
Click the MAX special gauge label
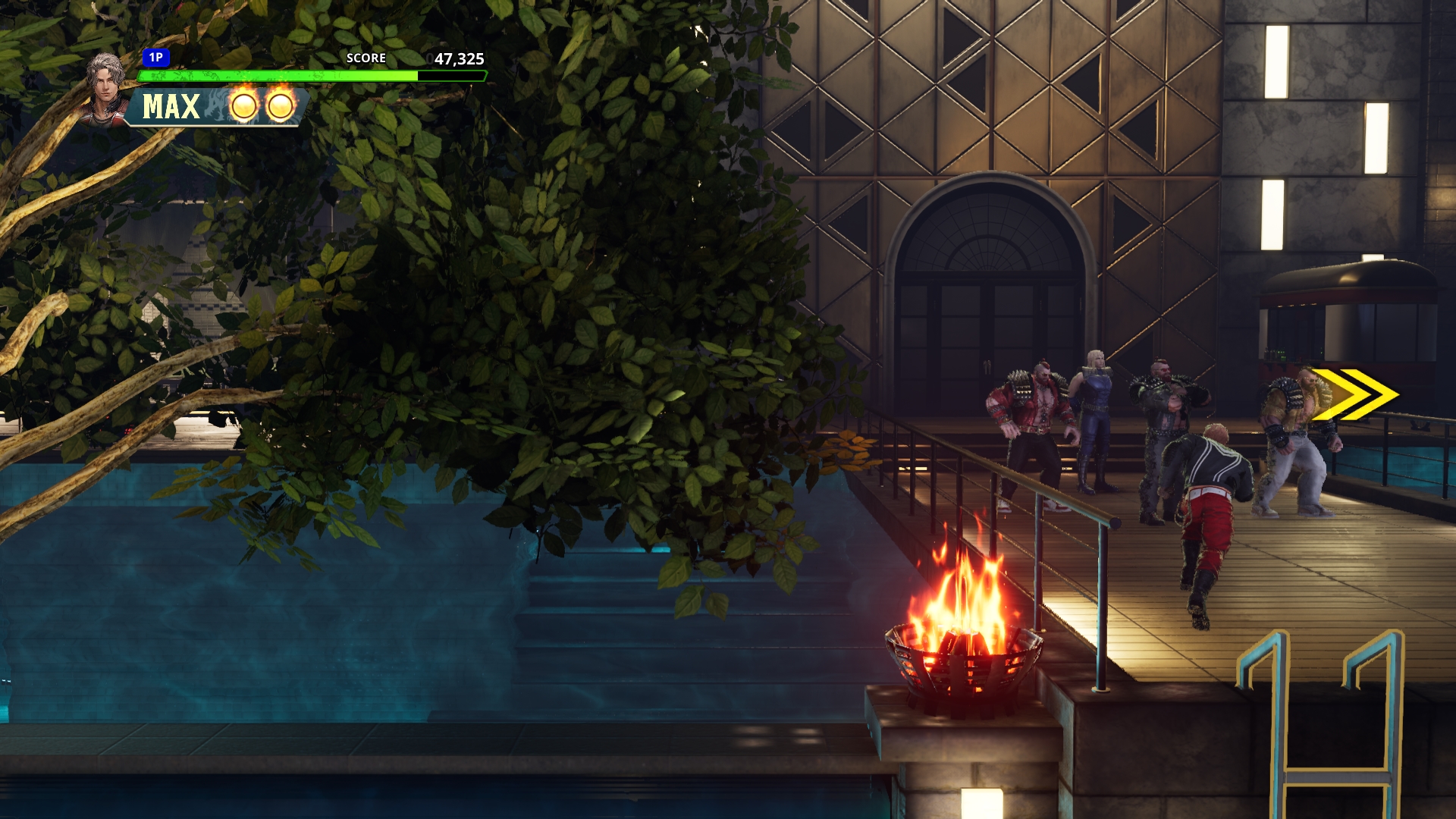171,107
